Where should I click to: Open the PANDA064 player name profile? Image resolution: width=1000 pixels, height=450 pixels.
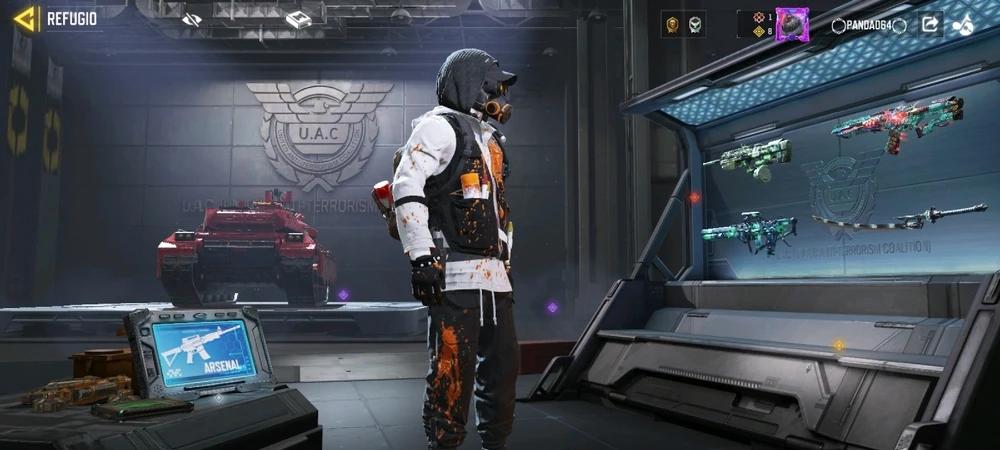tap(861, 25)
